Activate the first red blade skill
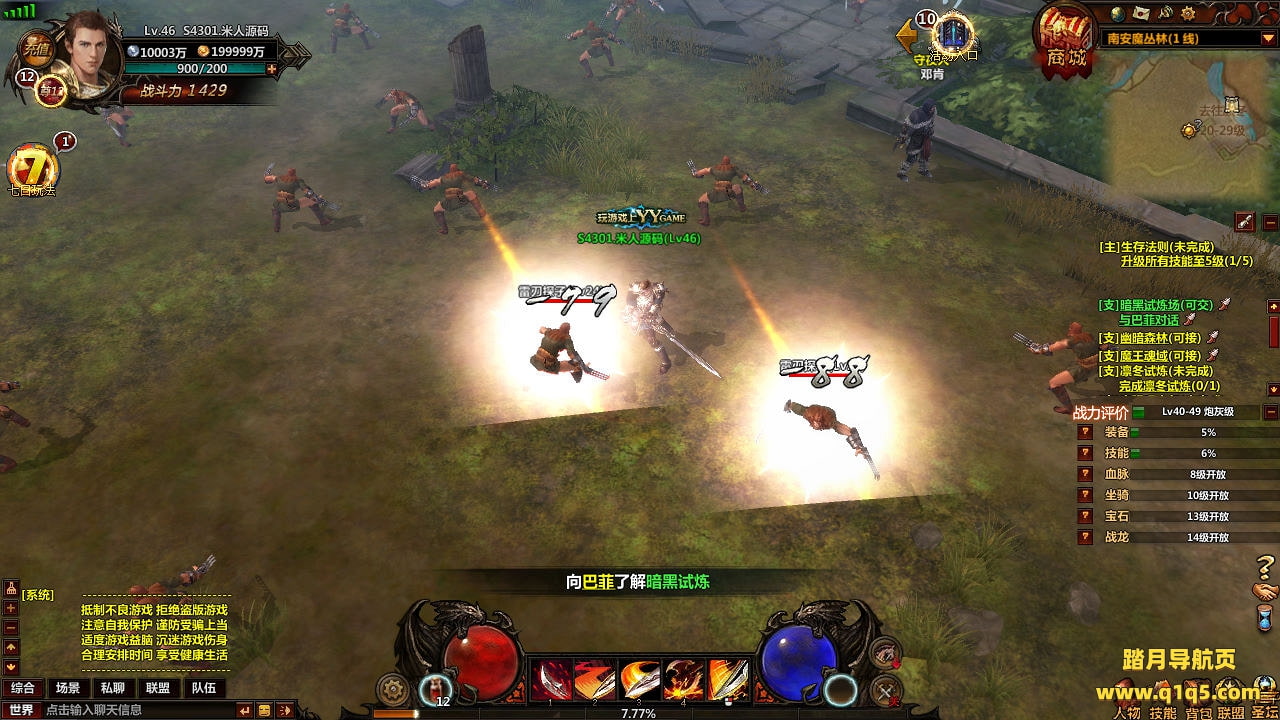1280x720 pixels. (x=551, y=680)
